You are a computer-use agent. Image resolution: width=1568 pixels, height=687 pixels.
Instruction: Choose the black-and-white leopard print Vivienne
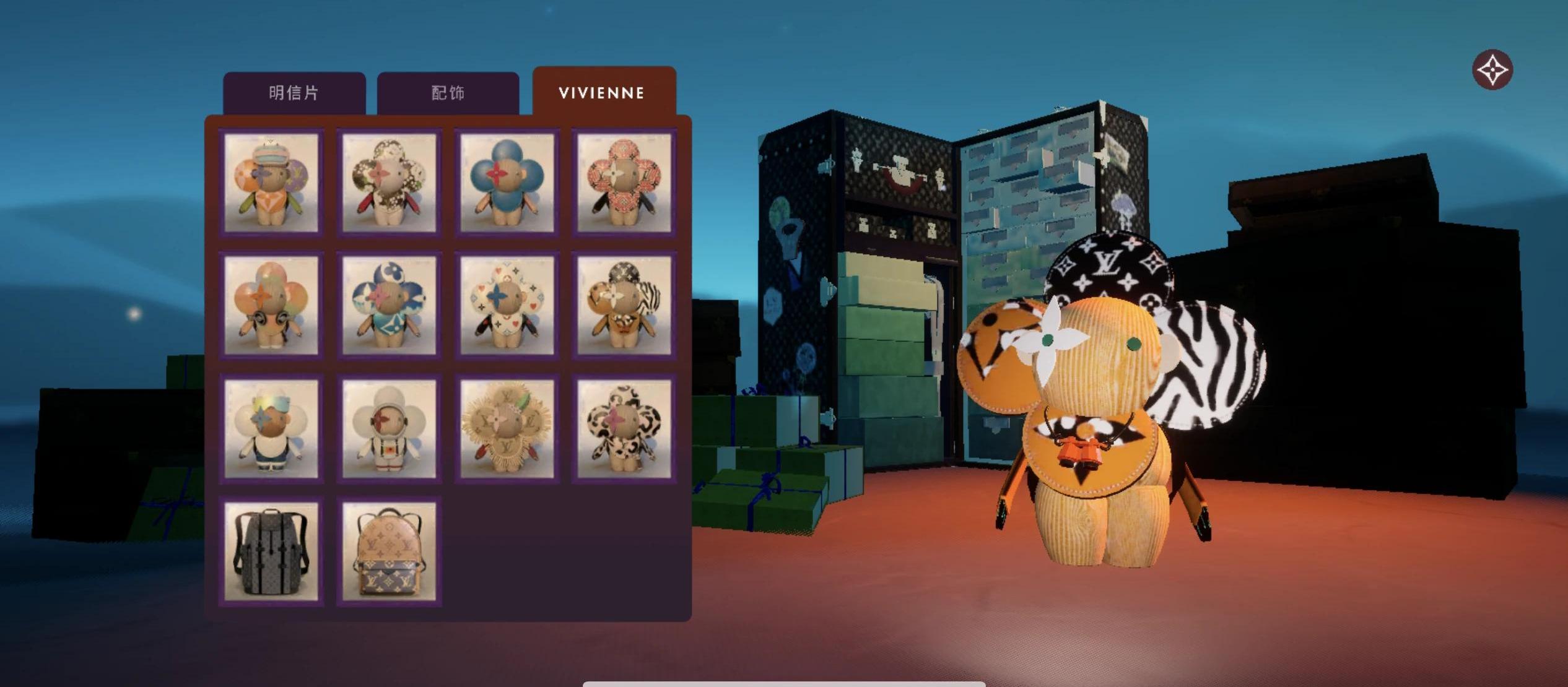pyautogui.click(x=624, y=428)
